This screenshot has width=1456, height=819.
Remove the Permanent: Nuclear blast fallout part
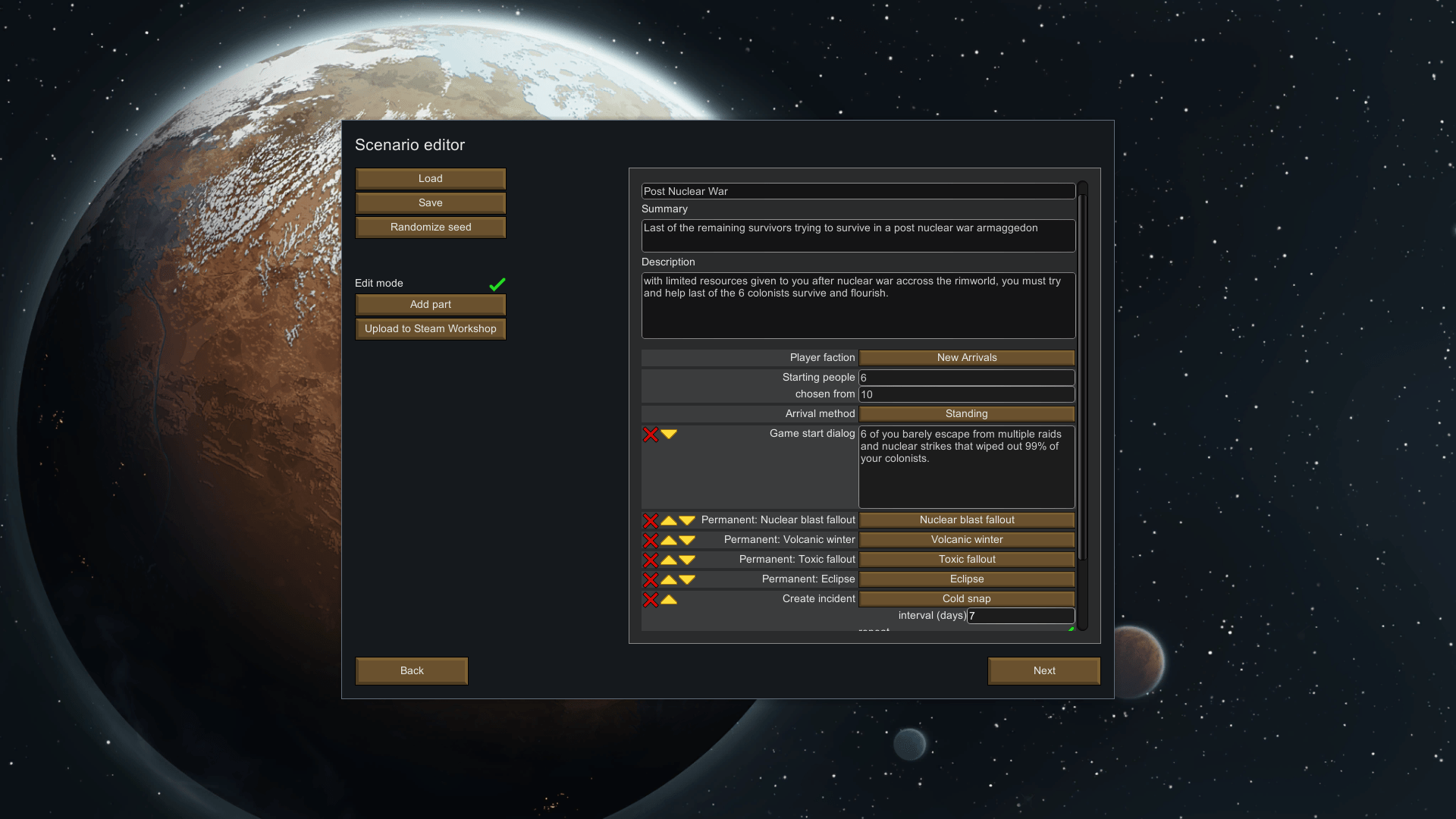(651, 520)
